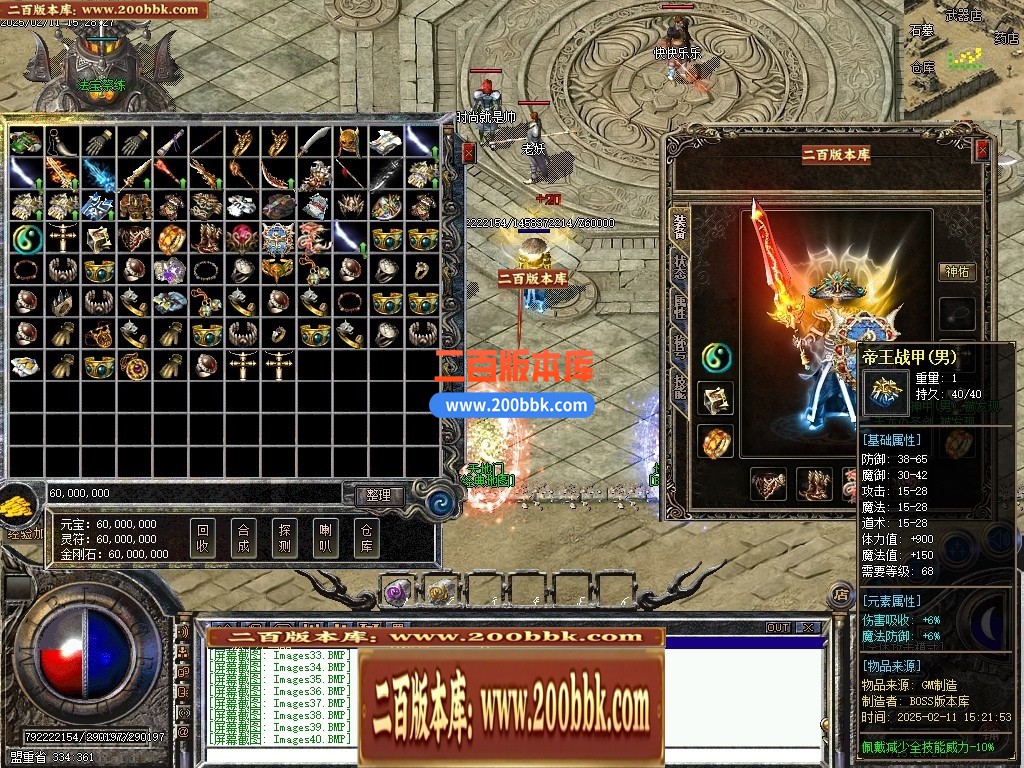Activate the 探测 detect button
This screenshot has width=1024, height=768.
pyautogui.click(x=284, y=539)
